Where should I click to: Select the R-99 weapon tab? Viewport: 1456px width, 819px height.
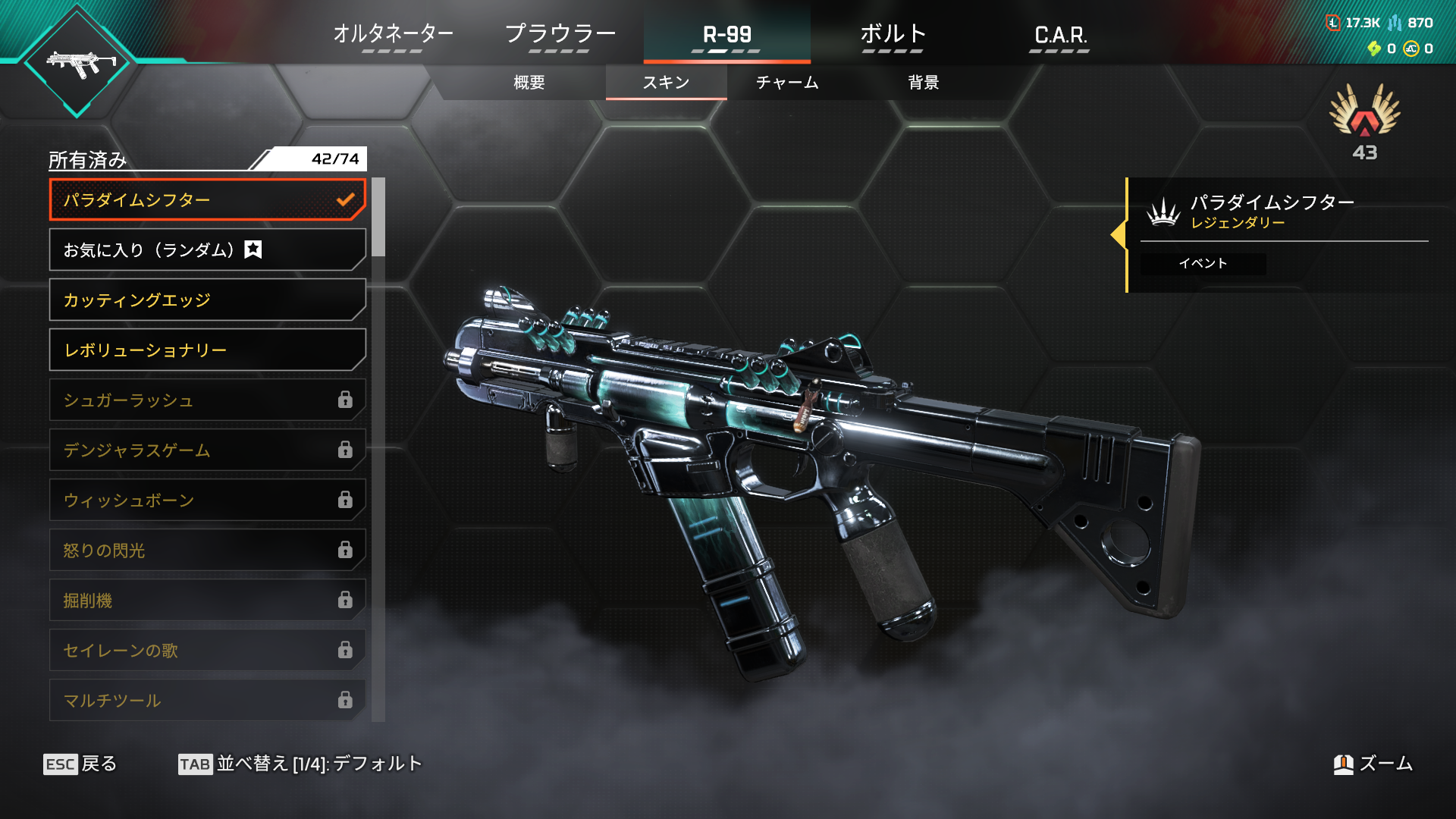(726, 35)
